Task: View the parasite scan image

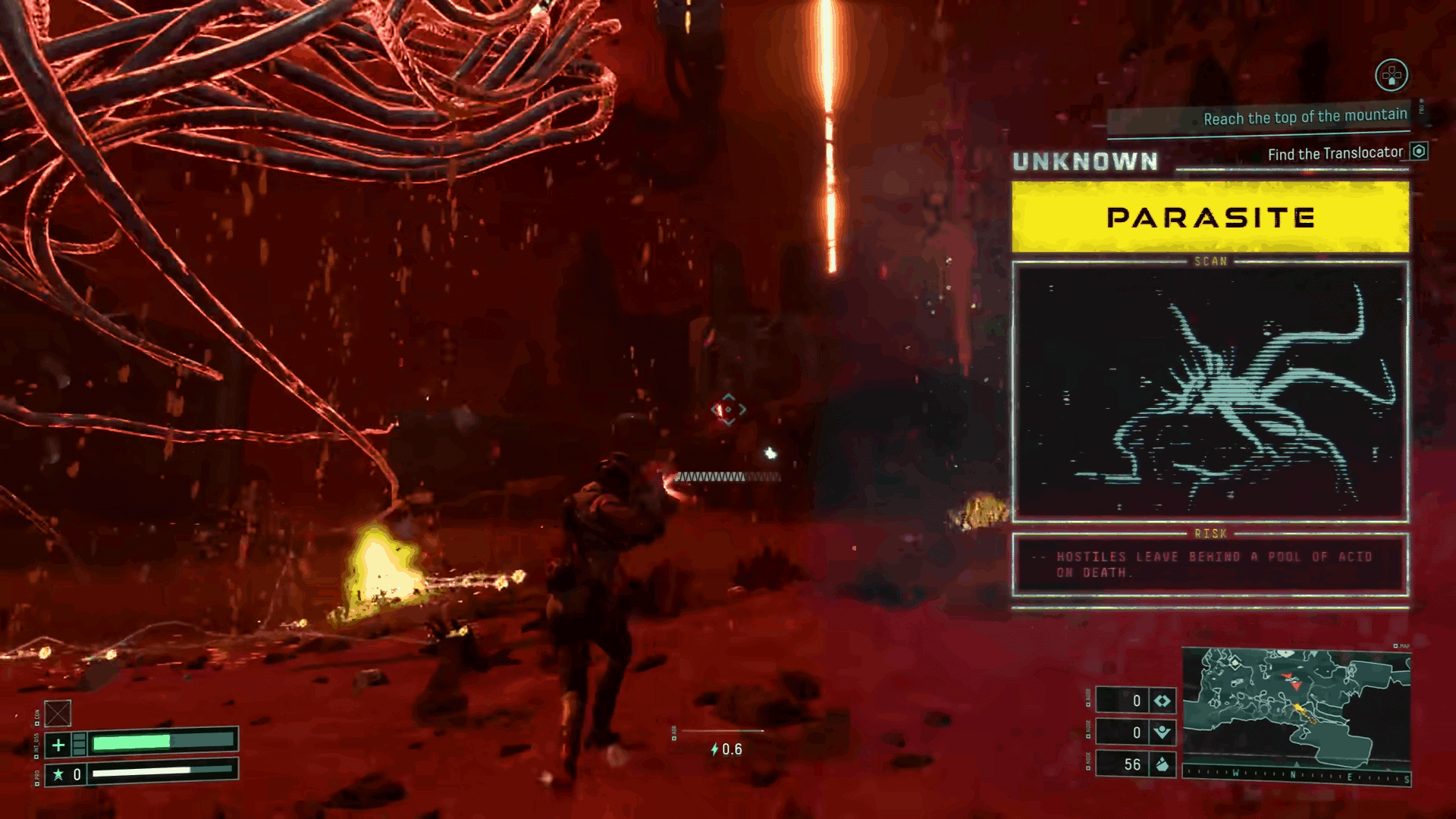Action: coord(1210,391)
